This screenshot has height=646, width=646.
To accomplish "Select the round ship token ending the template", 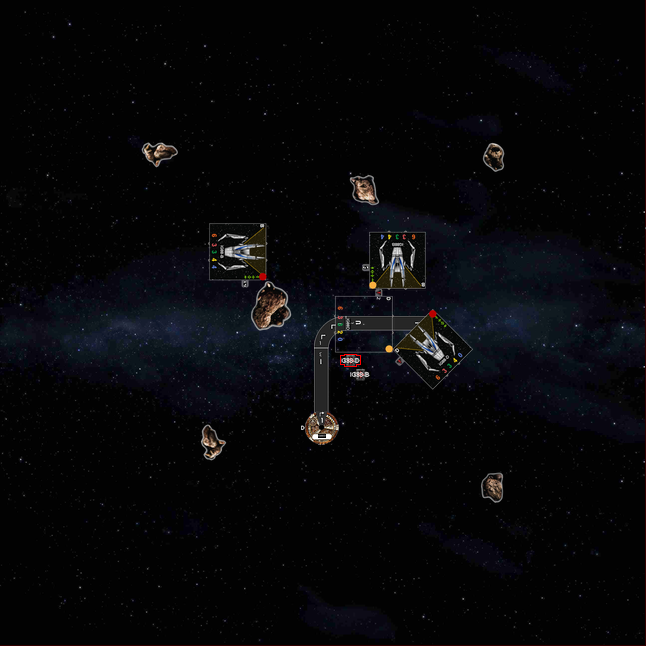I will click(x=322, y=429).
